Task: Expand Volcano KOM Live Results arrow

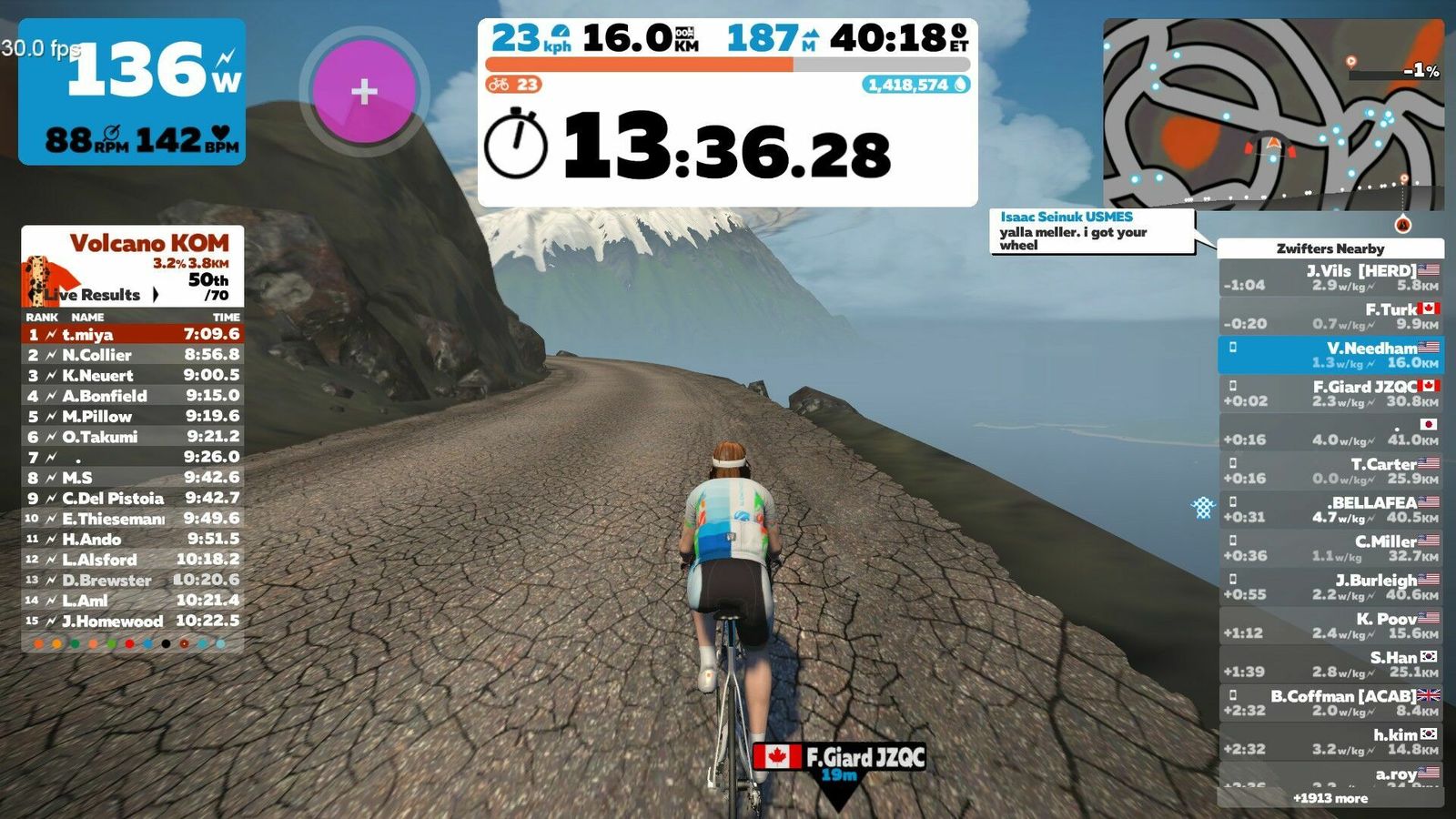Action: coord(156,295)
